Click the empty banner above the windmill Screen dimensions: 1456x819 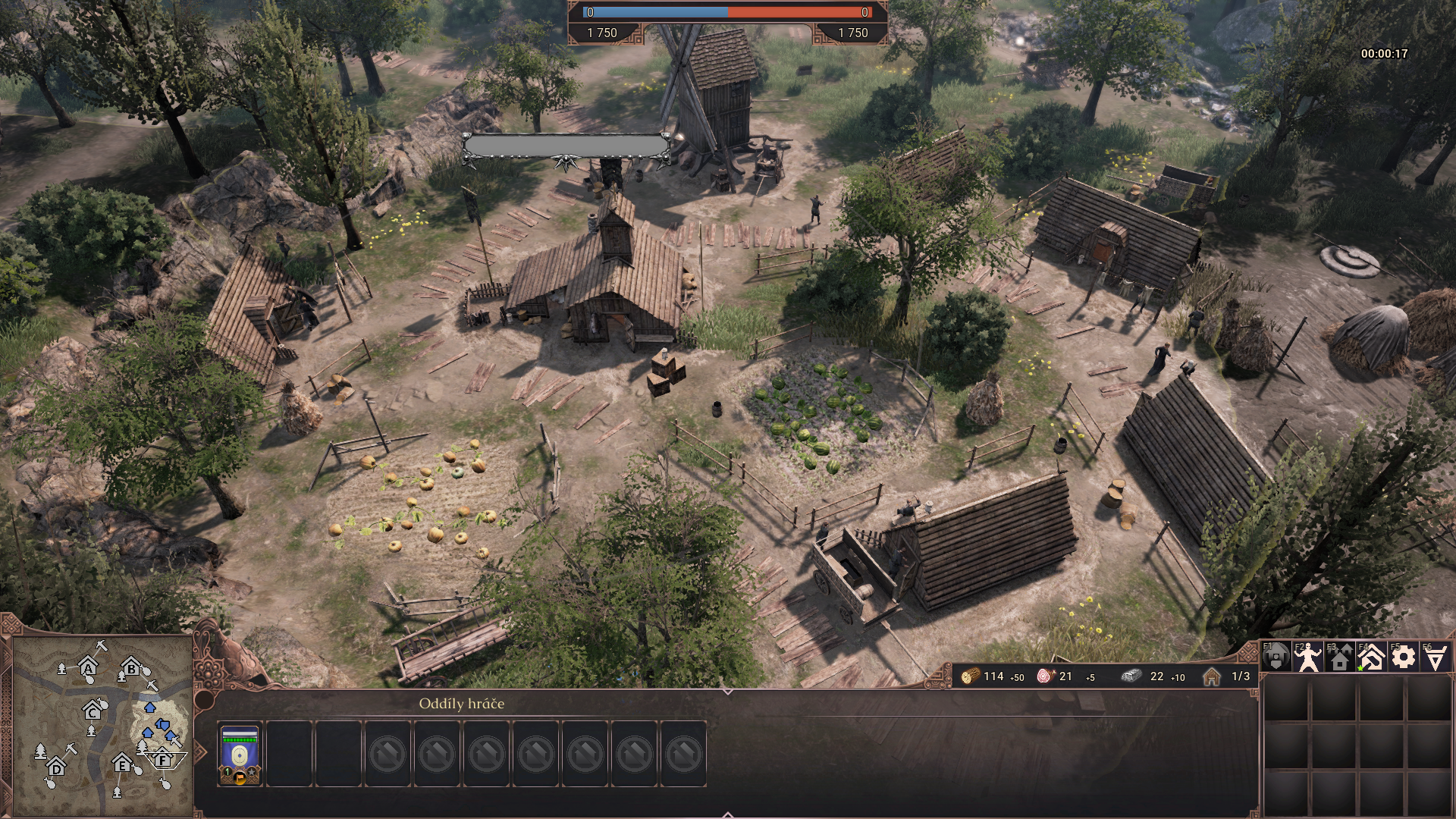[x=566, y=146]
